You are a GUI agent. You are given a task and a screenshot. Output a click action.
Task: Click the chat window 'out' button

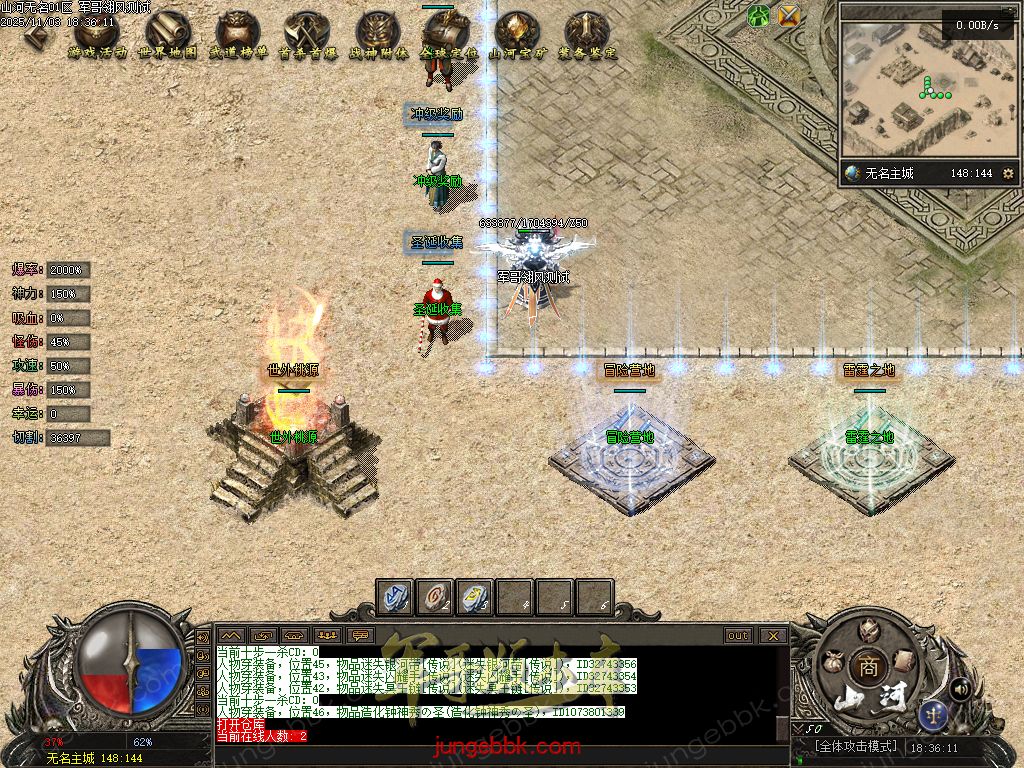pyautogui.click(x=738, y=635)
